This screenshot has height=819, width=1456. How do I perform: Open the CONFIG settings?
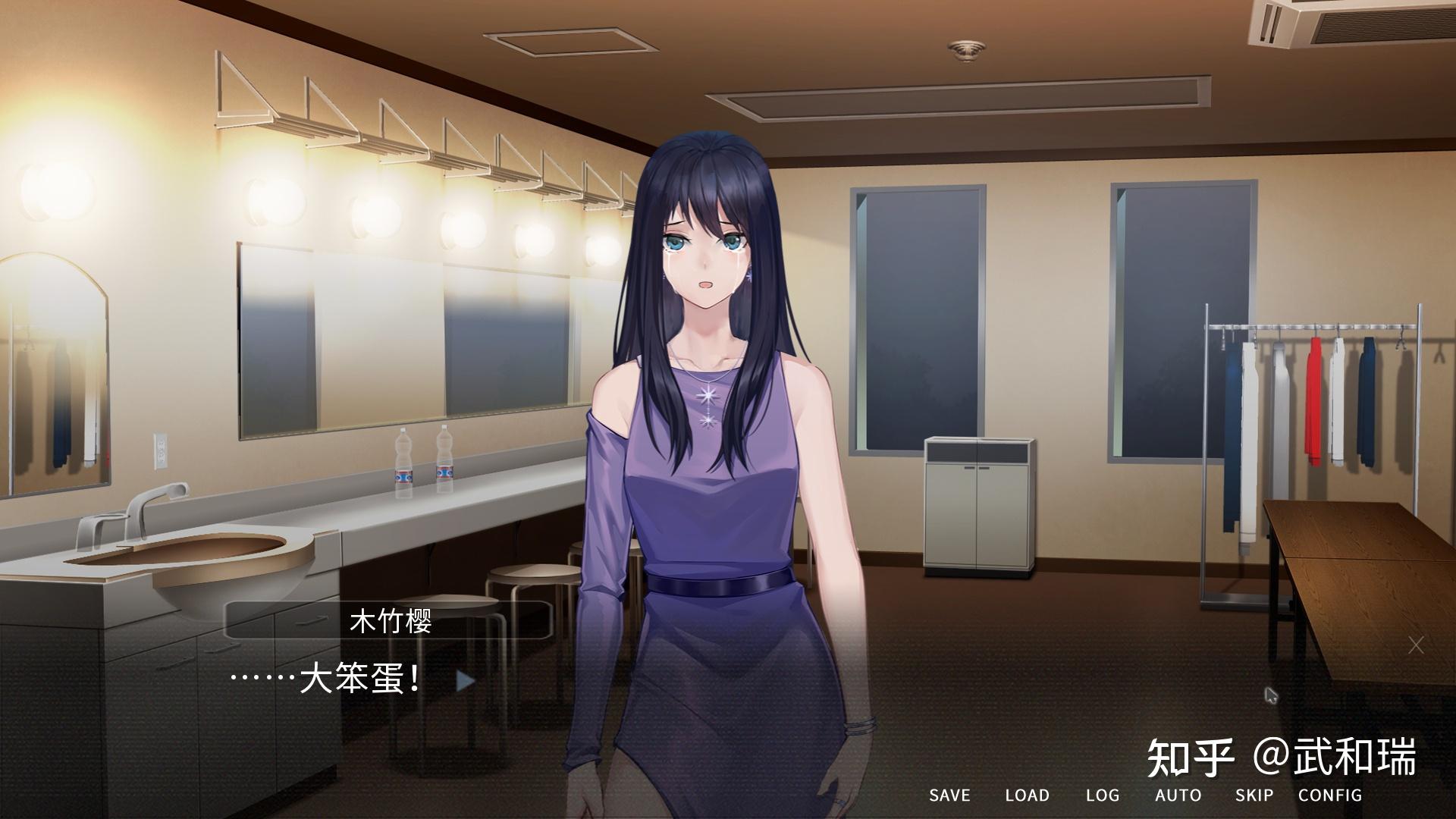click(x=1329, y=795)
